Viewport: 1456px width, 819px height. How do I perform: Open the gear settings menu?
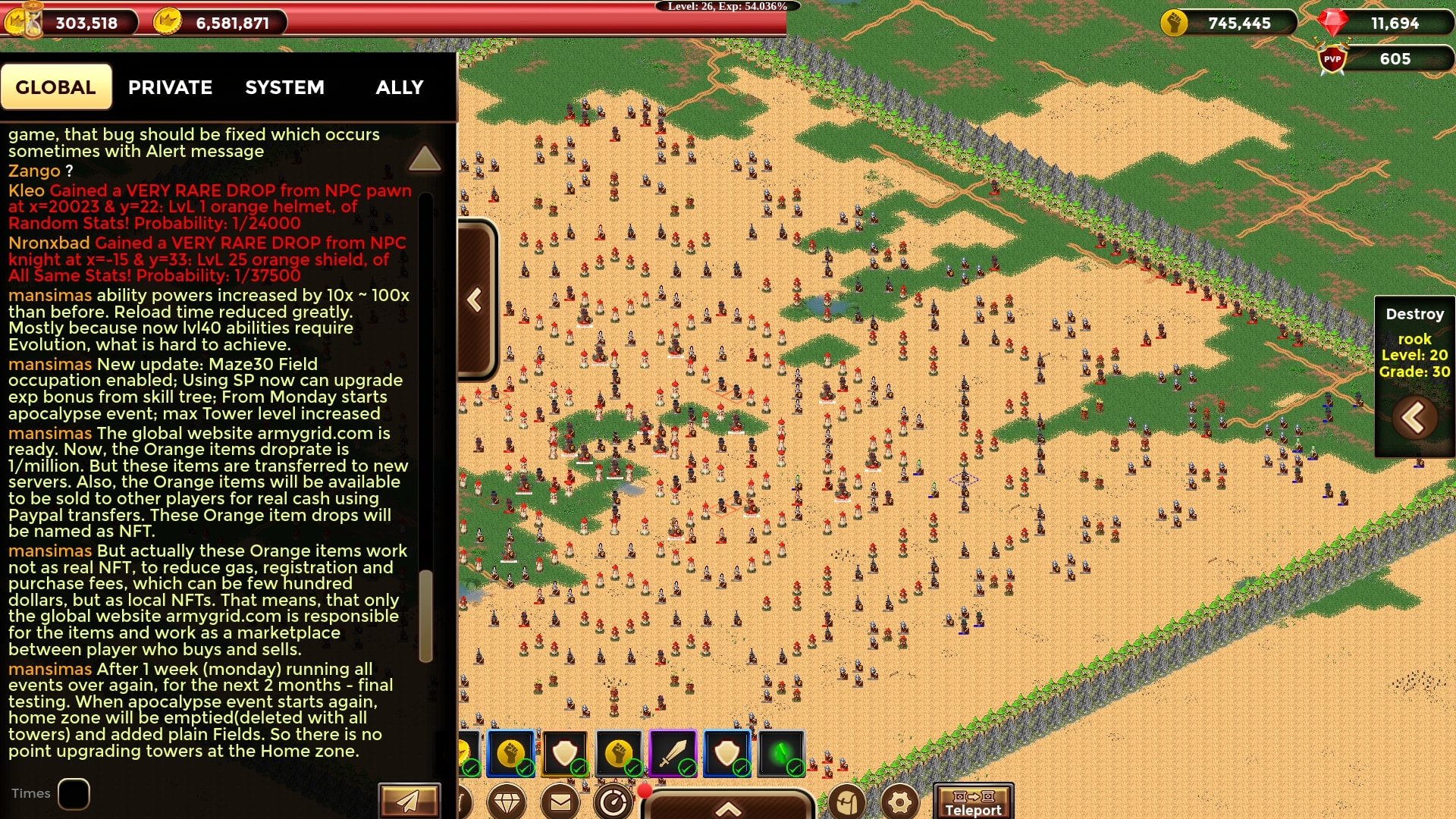tap(900, 802)
